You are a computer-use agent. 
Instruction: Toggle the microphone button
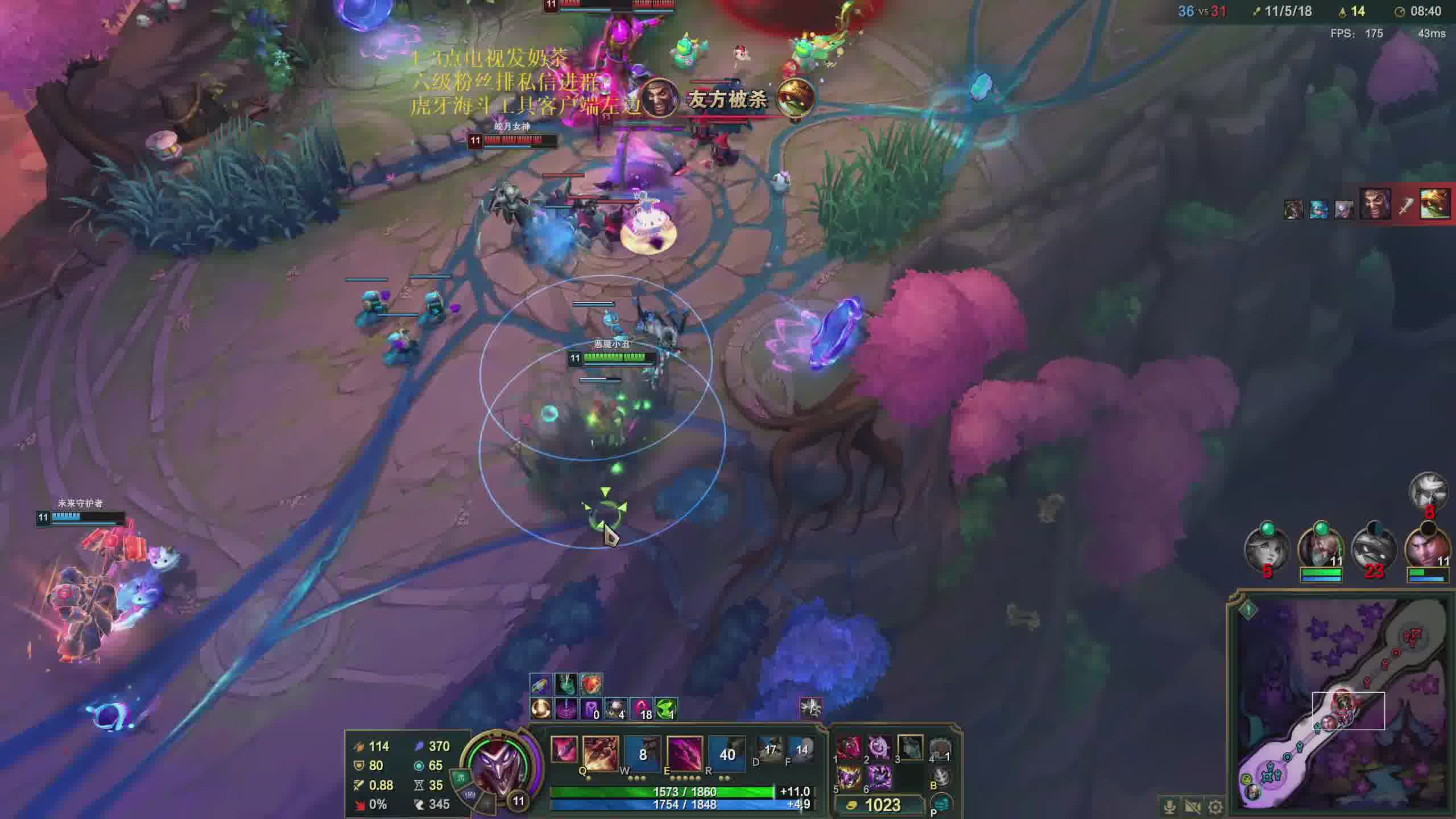coord(1169,806)
